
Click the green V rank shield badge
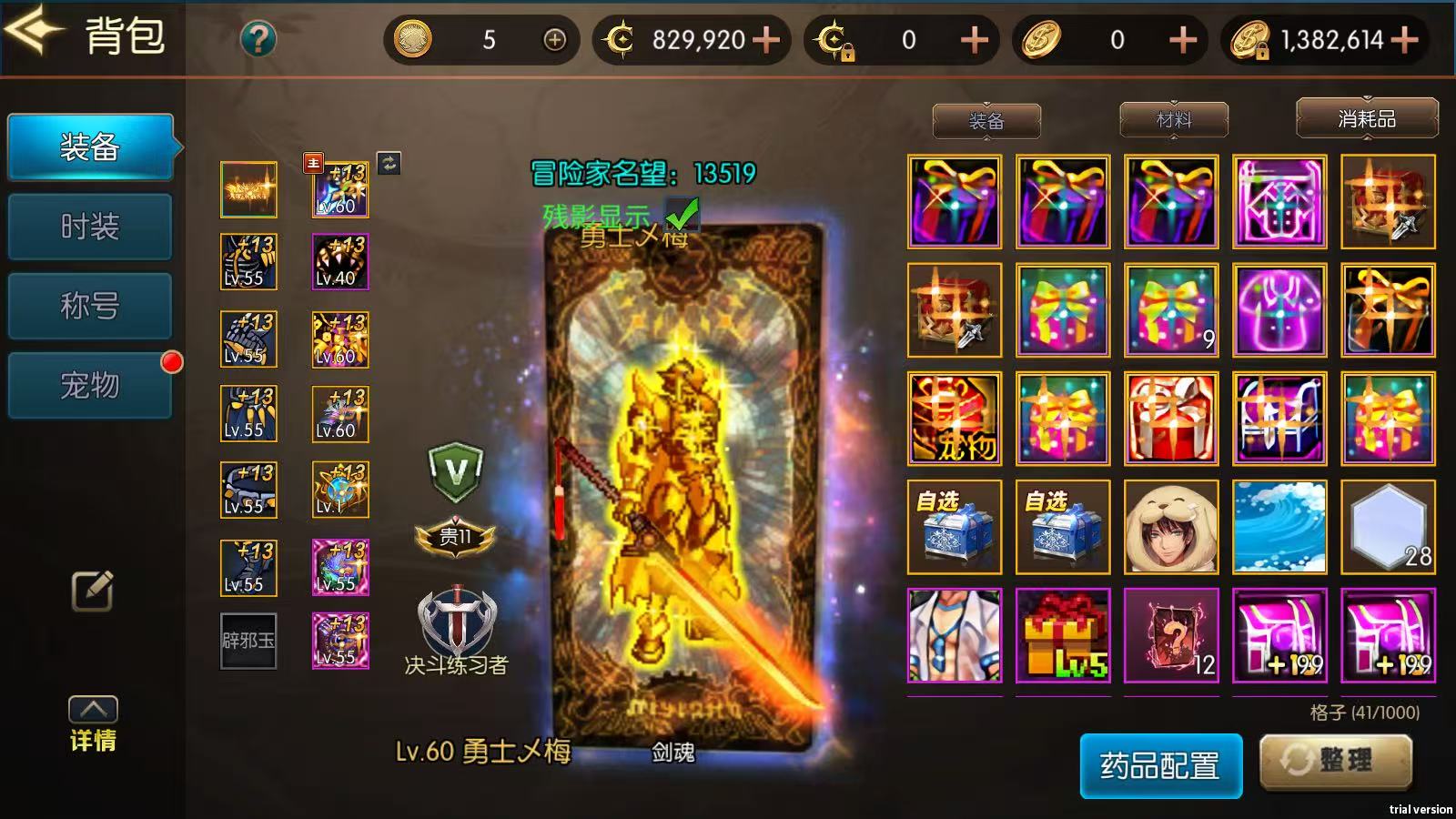coord(457,470)
